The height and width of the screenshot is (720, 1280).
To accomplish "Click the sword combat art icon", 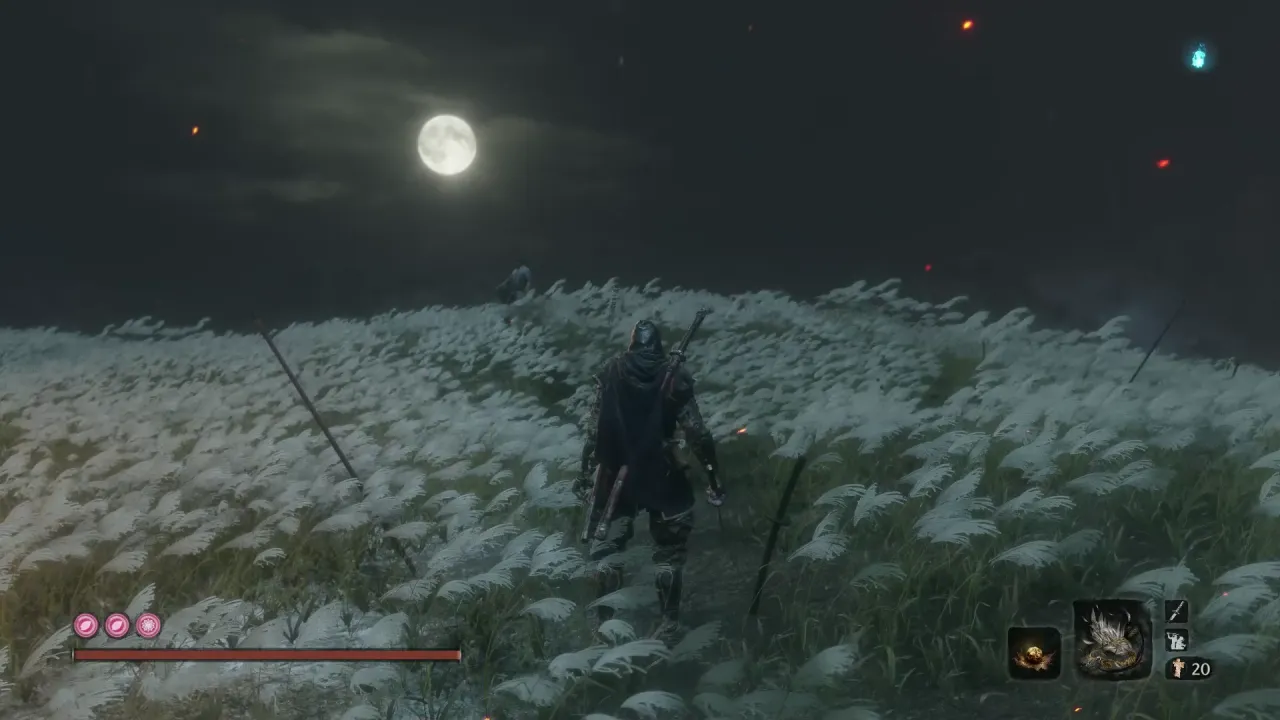I will 1176,611.
